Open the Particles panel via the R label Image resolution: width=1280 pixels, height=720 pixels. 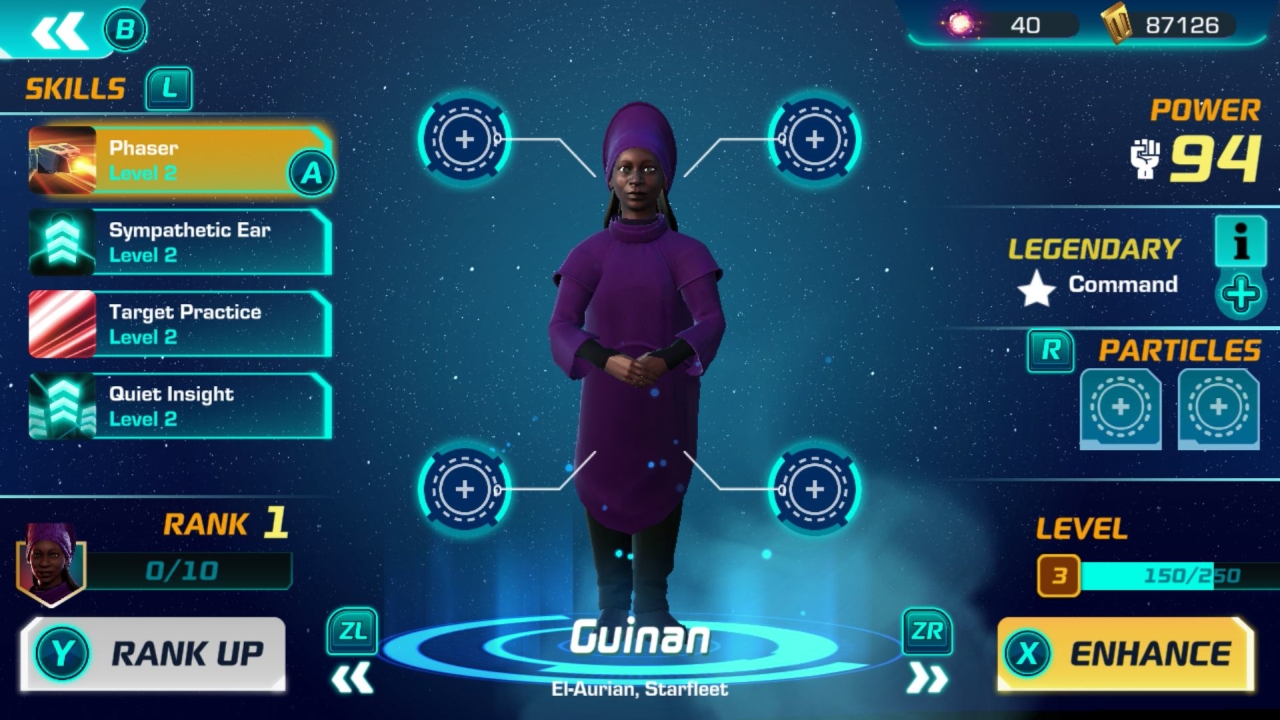[1050, 351]
